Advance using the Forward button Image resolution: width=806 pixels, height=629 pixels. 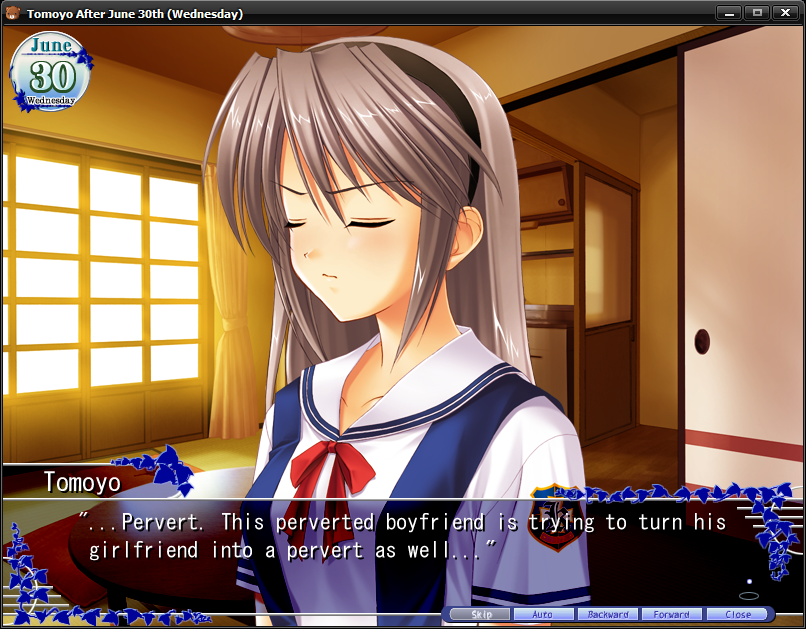pos(672,614)
